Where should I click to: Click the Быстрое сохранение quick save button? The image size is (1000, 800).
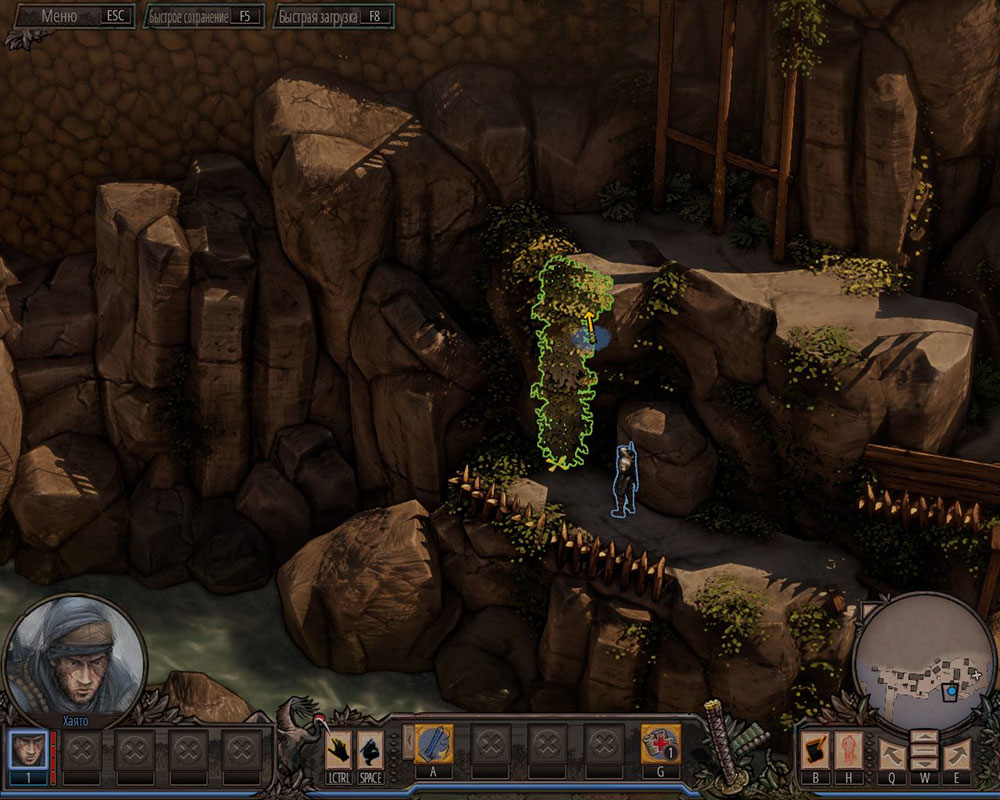203,17
